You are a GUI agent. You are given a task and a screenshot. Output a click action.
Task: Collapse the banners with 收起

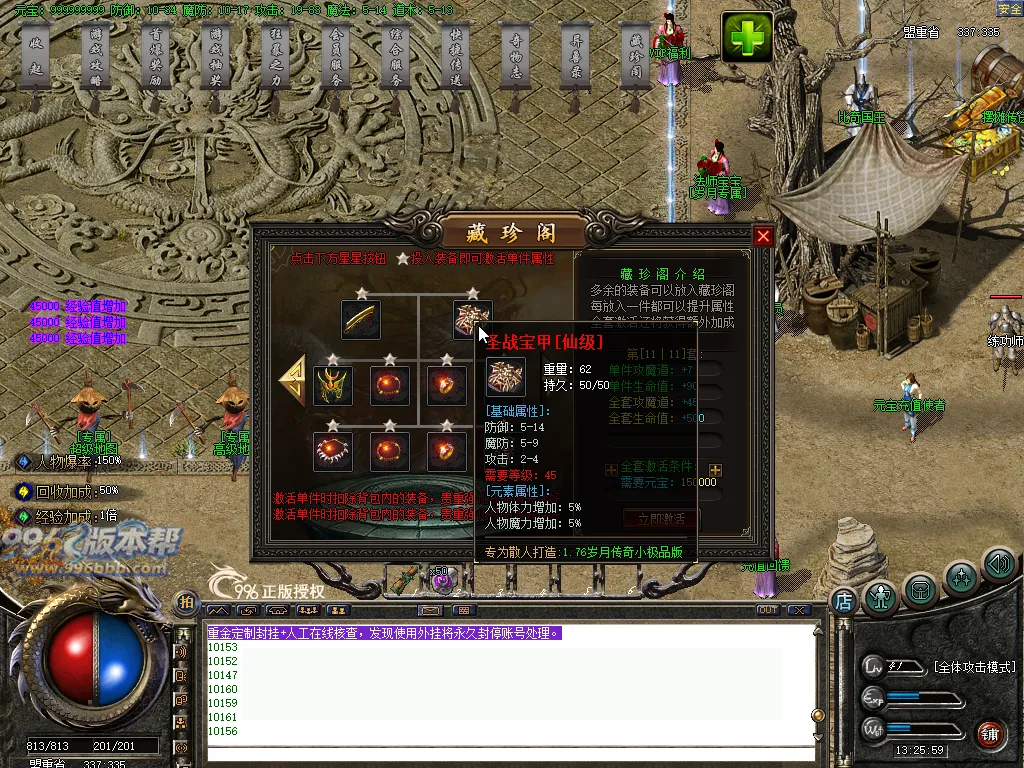coord(36,65)
